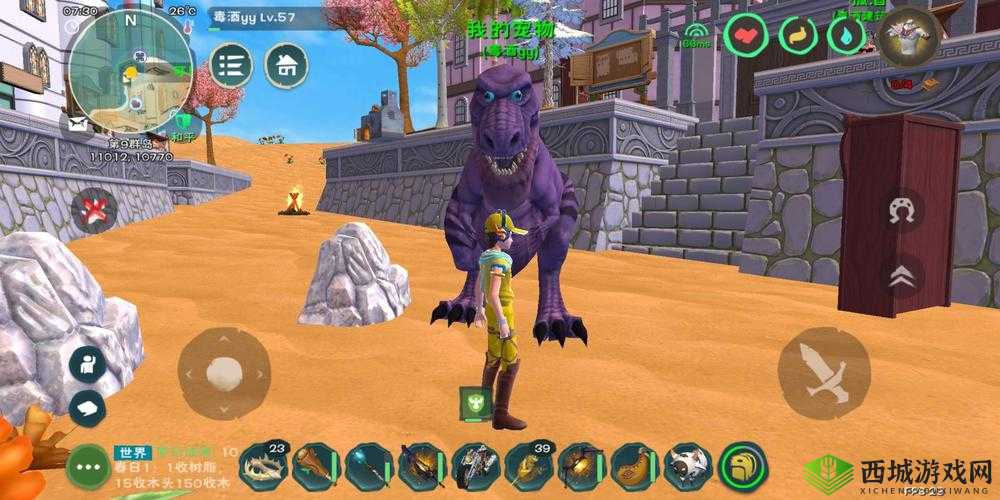Tap the red crossed-out icon button

click(94, 211)
